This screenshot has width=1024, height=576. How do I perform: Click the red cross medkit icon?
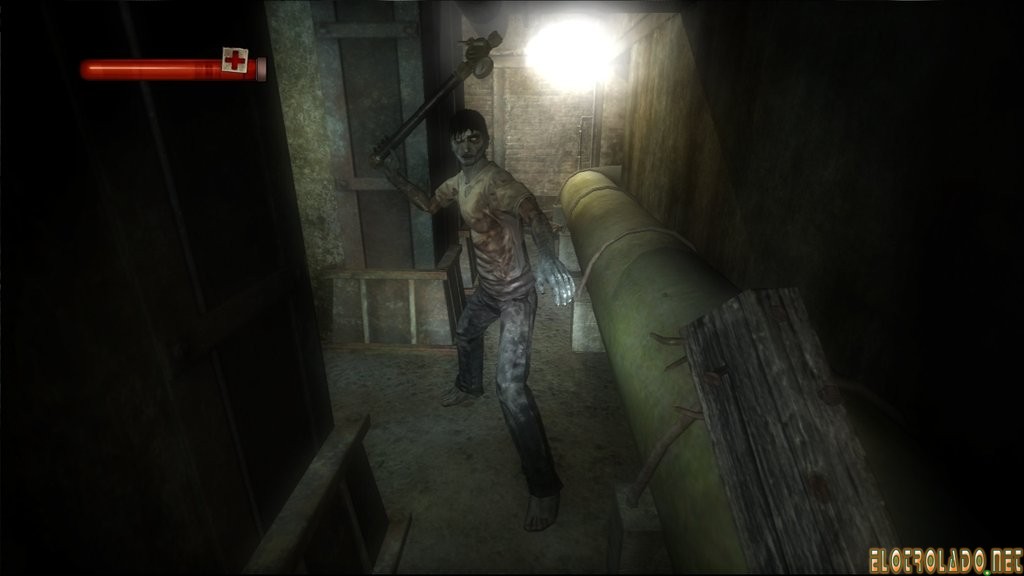click(235, 61)
